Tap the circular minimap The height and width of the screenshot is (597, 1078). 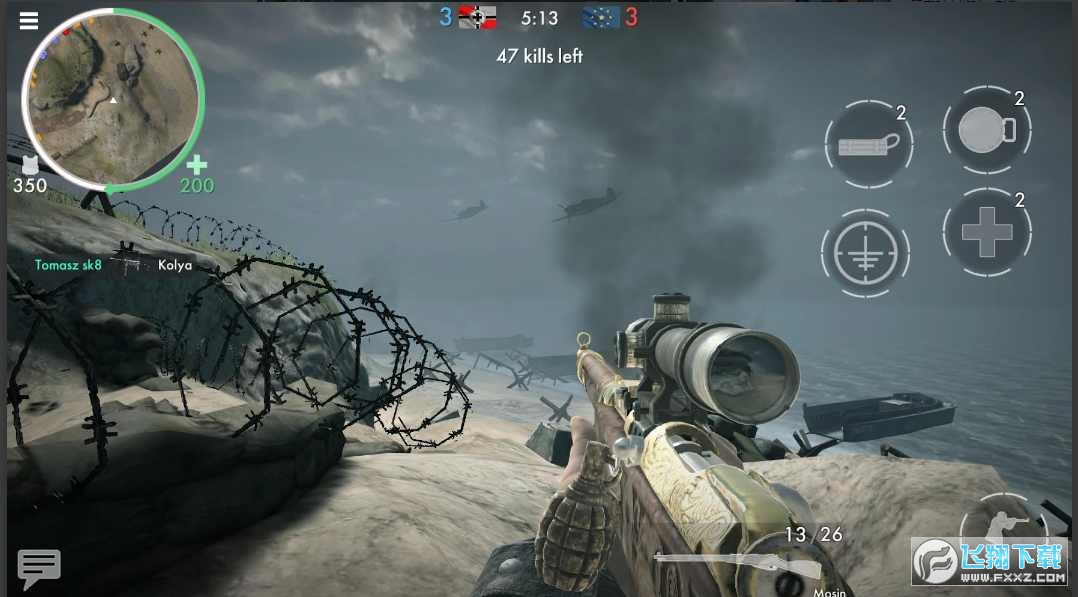113,99
